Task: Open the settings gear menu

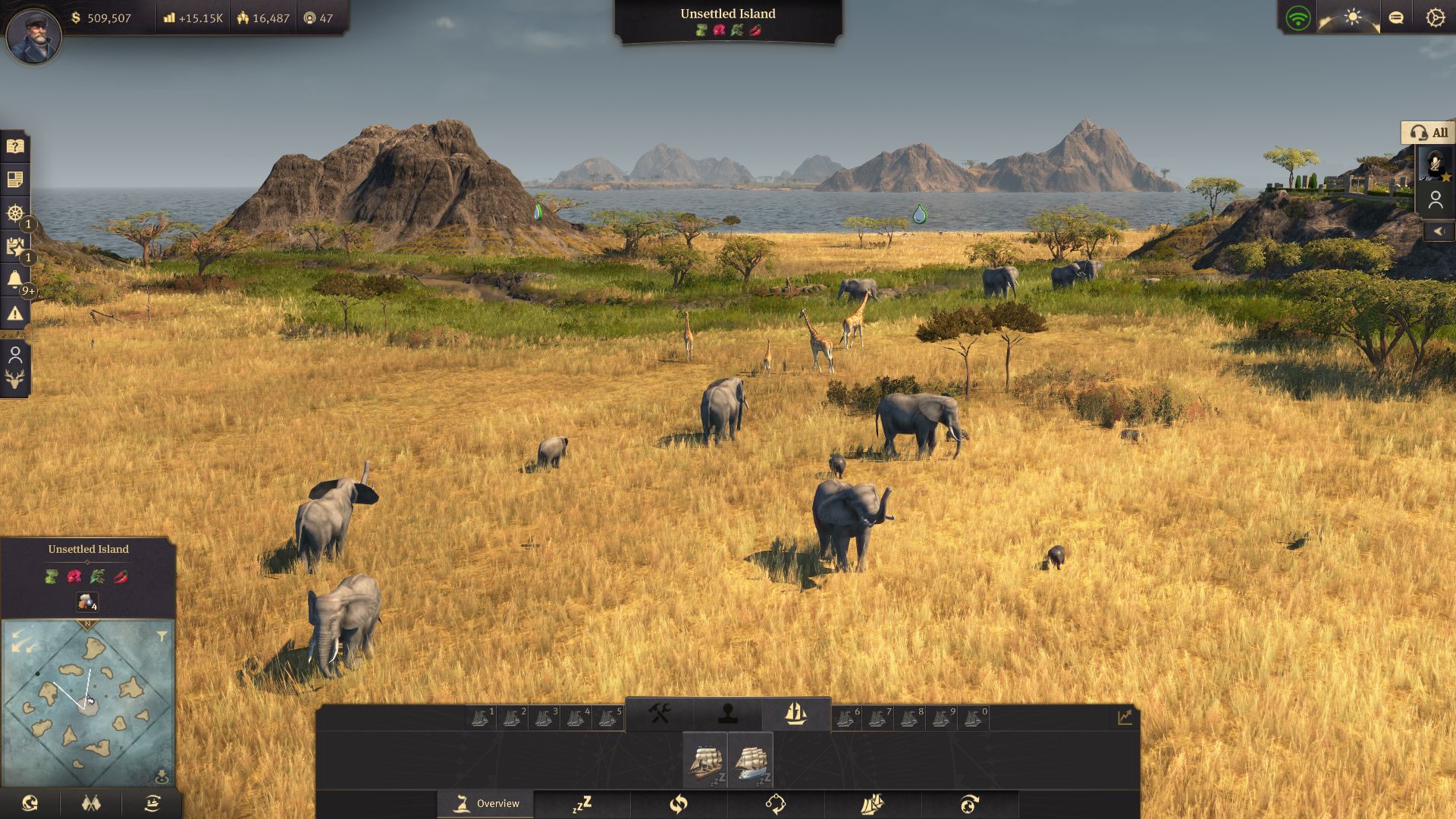Action: (1435, 17)
